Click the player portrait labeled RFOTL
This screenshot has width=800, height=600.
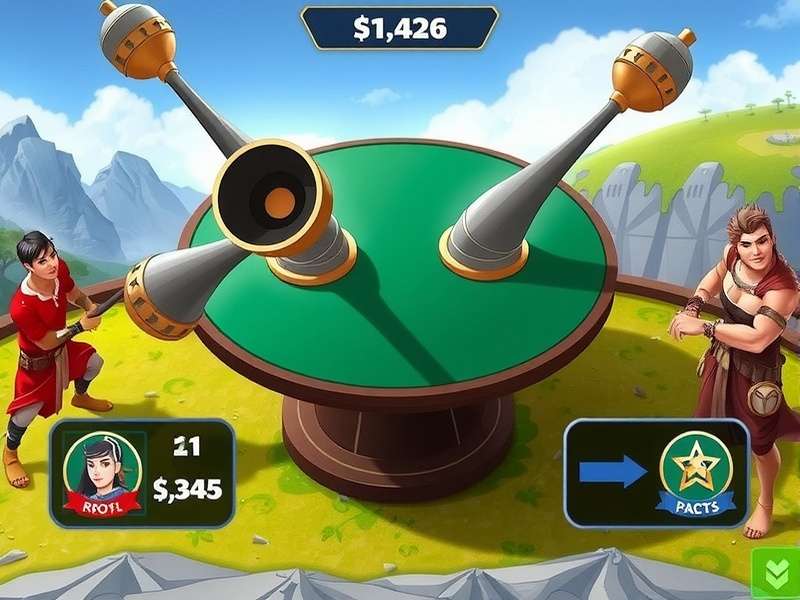point(102,471)
